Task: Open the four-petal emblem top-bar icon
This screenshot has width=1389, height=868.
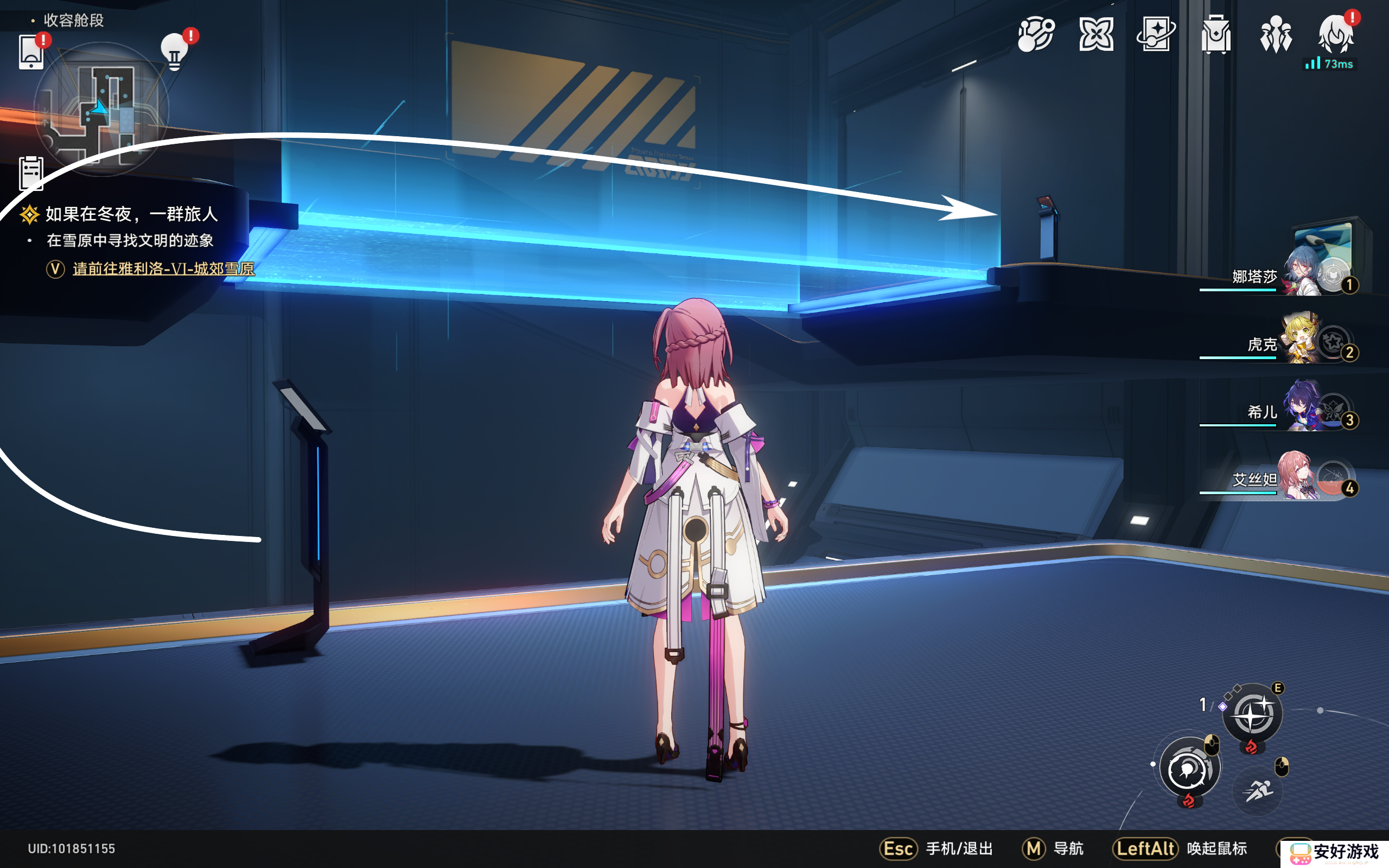Action: 1096,34
